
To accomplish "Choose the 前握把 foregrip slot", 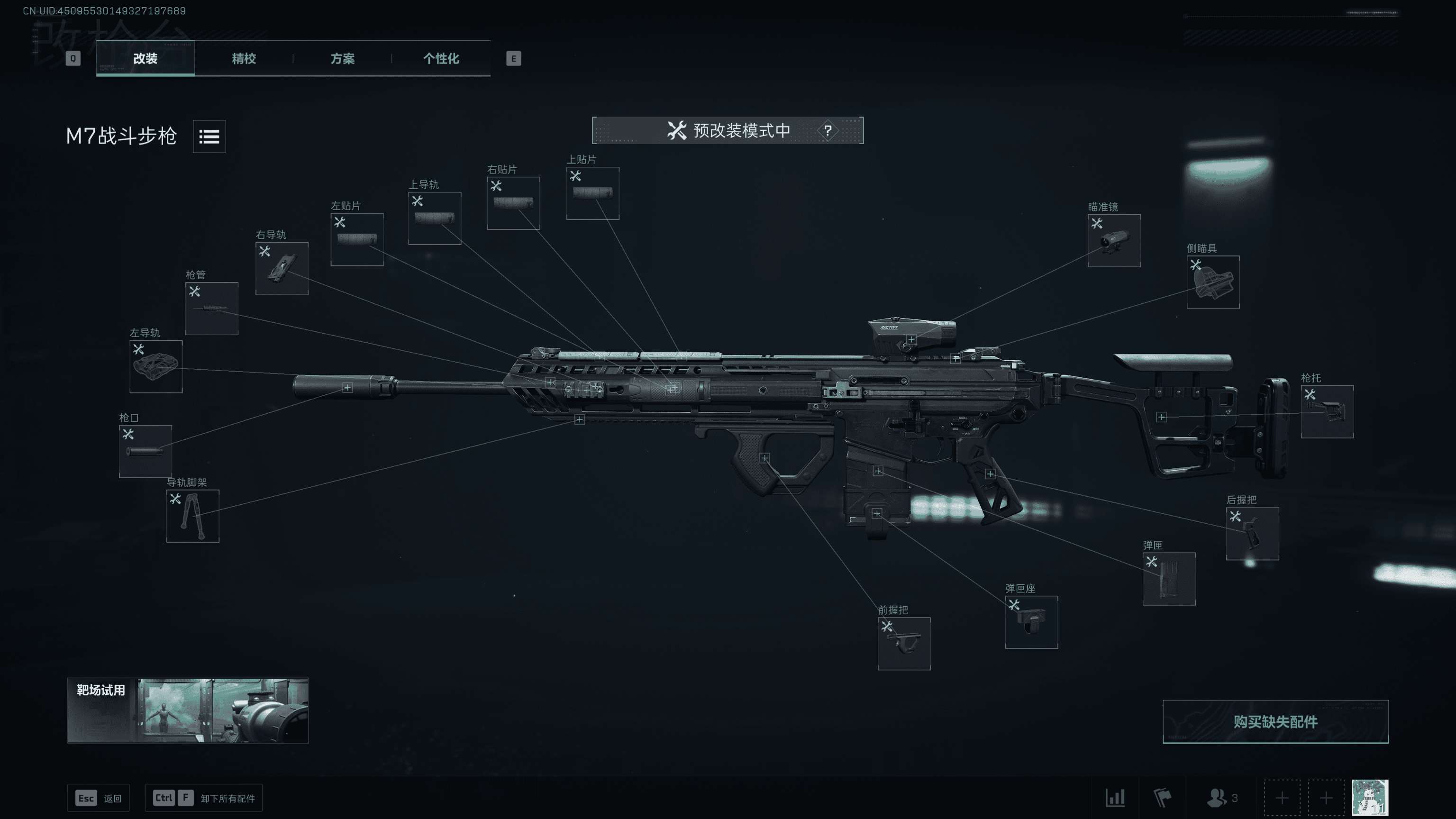I will pyautogui.click(x=903, y=643).
